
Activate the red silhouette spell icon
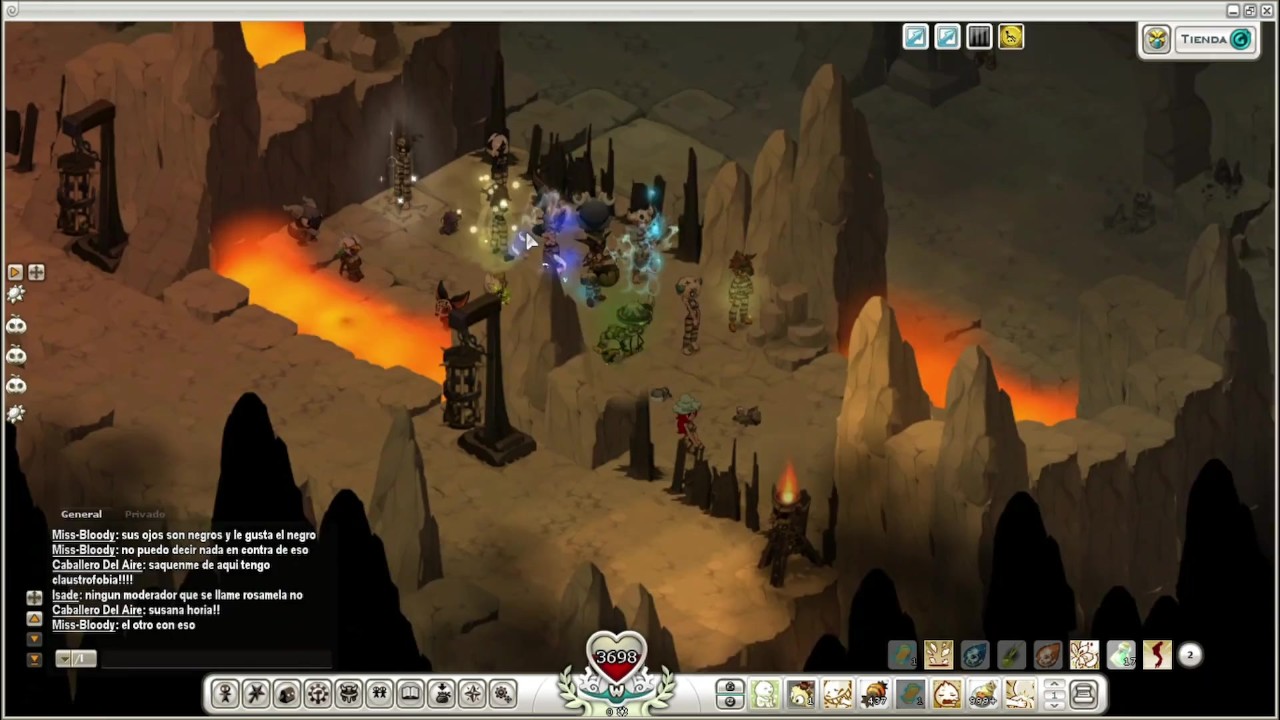(x=1157, y=655)
